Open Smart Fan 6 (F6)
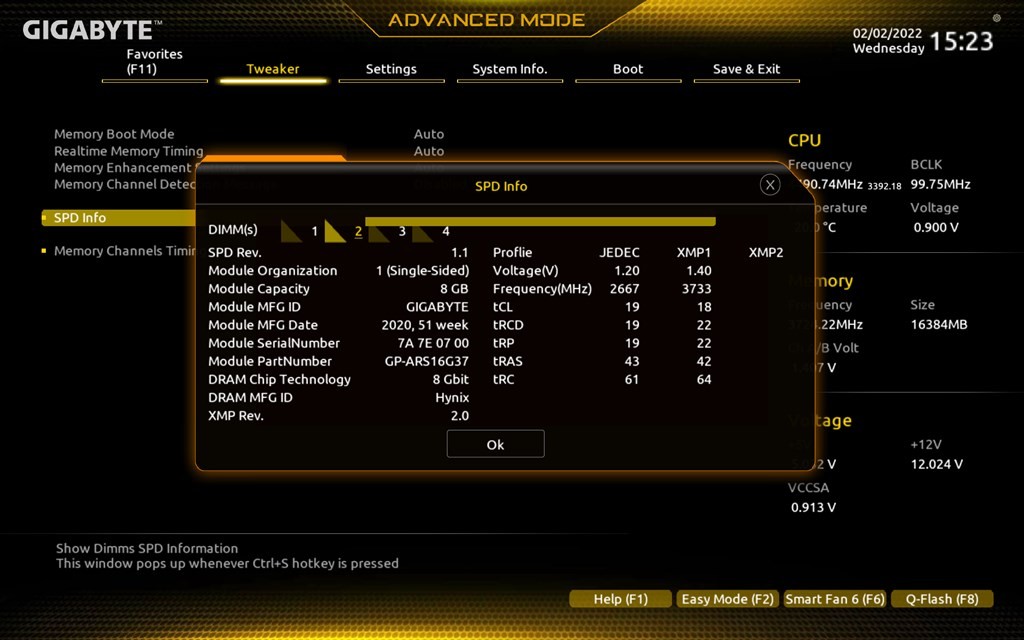Image resolution: width=1024 pixels, height=640 pixels. pos(835,599)
